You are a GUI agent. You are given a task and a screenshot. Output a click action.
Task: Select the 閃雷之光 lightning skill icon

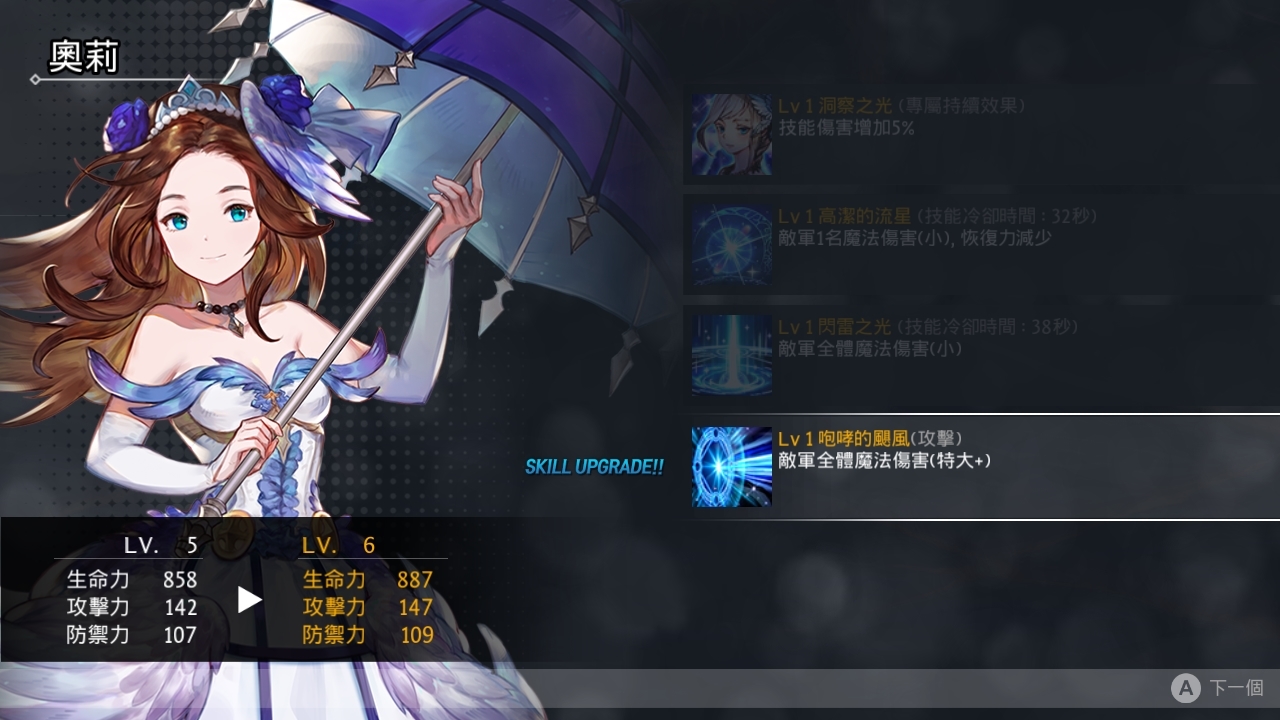tap(730, 355)
